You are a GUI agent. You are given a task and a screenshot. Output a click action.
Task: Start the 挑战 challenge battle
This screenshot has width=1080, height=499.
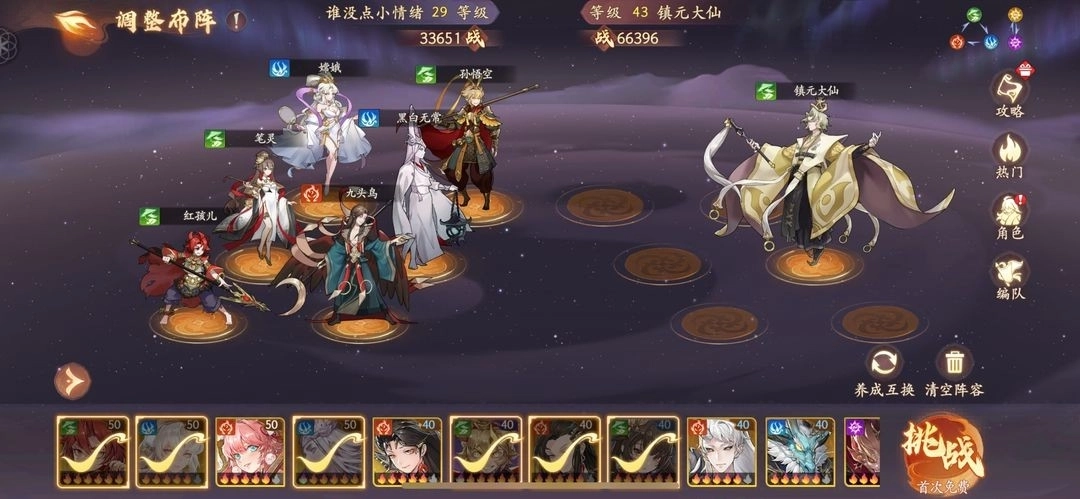[x=942, y=449]
